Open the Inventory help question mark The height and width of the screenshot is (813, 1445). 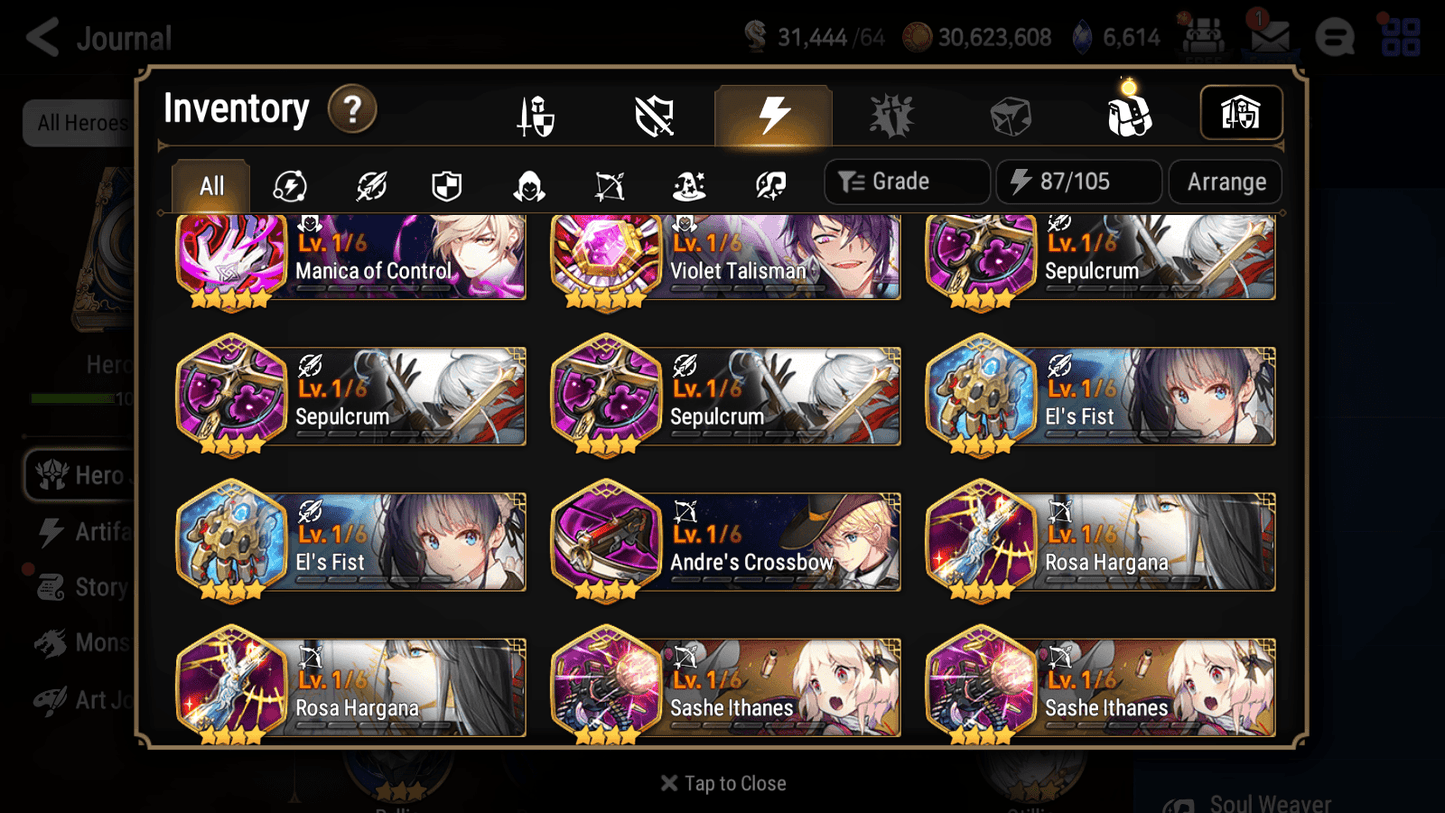(352, 110)
